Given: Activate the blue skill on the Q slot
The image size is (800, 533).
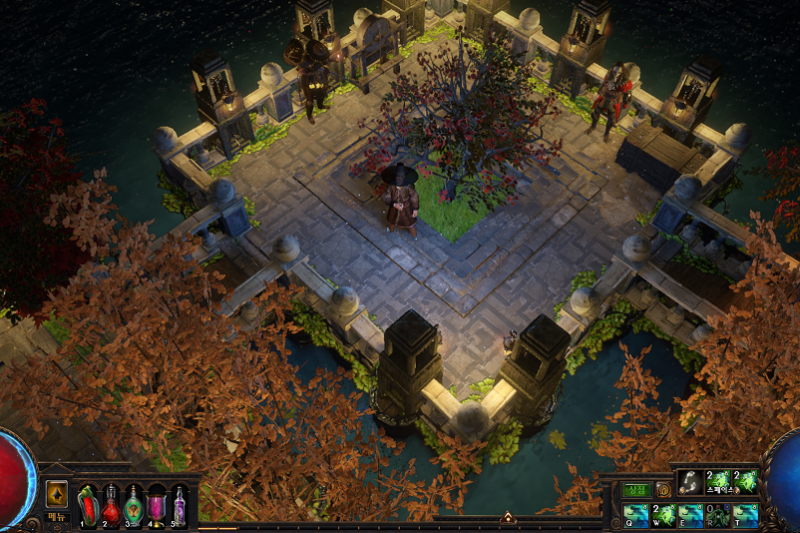Looking at the screenshot, I should coord(637,514).
